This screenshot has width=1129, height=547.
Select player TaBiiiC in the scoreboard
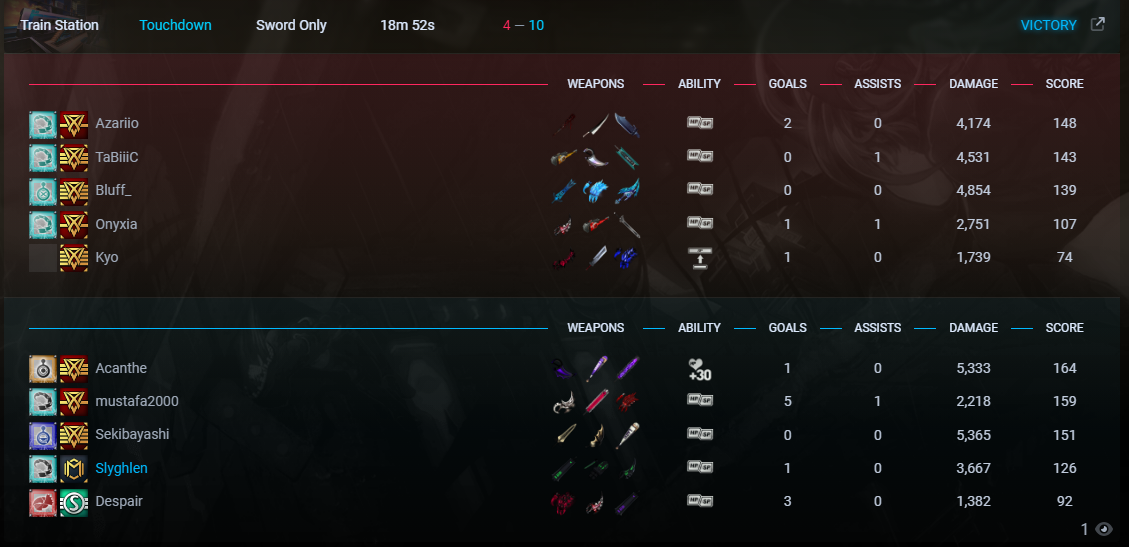(x=117, y=157)
